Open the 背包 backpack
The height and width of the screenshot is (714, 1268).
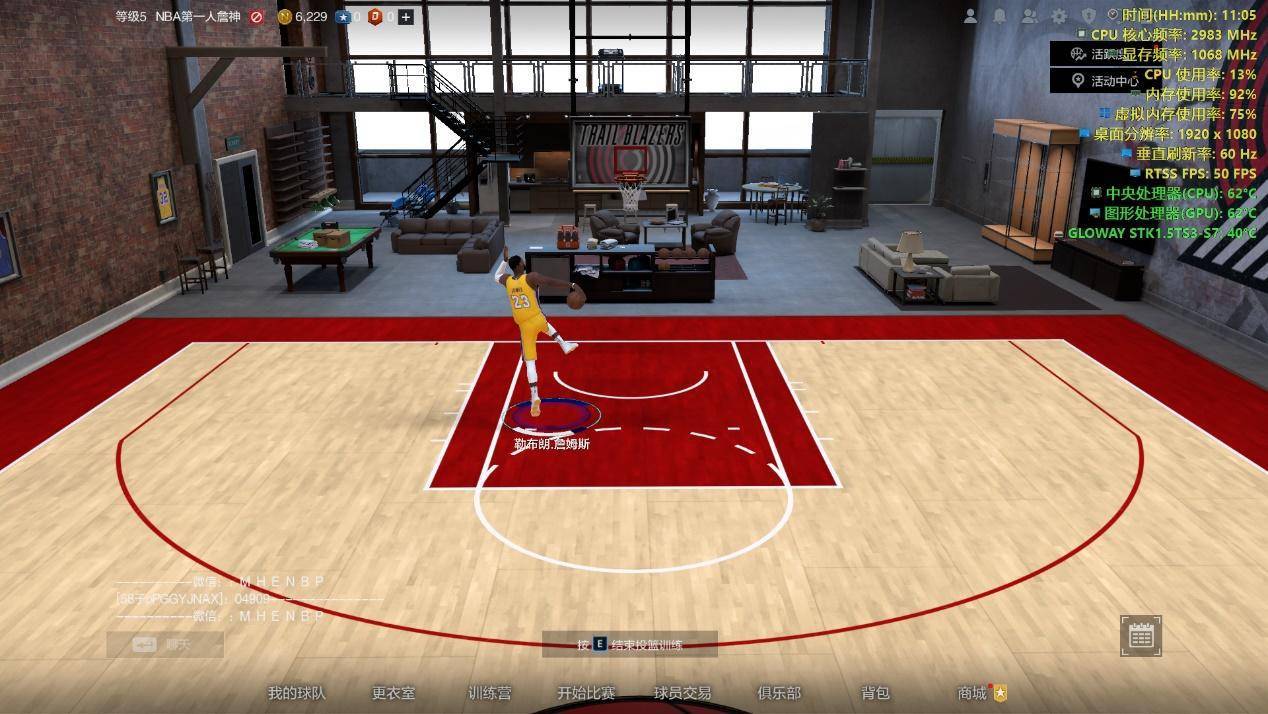point(875,693)
